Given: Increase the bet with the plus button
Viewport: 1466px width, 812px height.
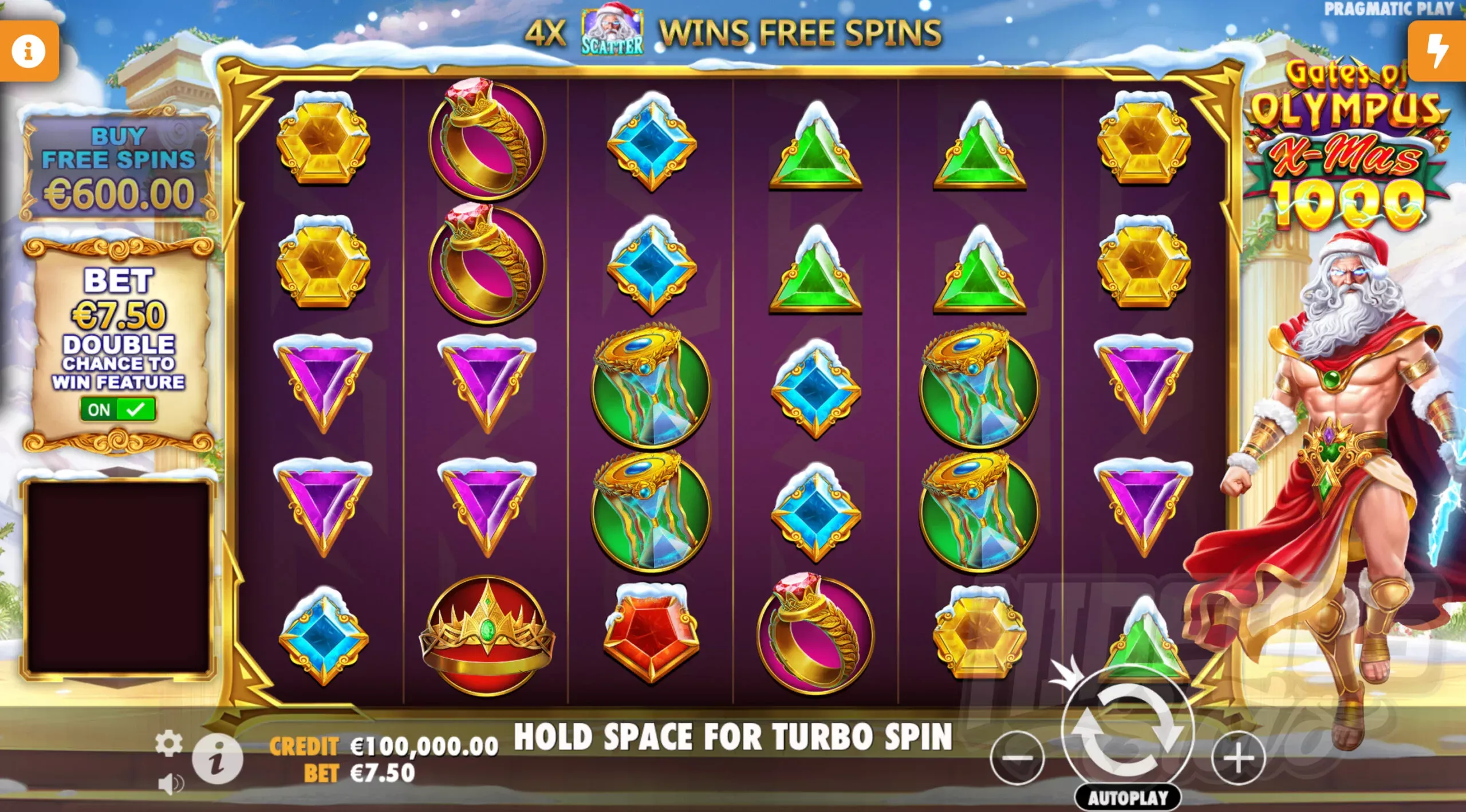Looking at the screenshot, I should (x=1238, y=758).
